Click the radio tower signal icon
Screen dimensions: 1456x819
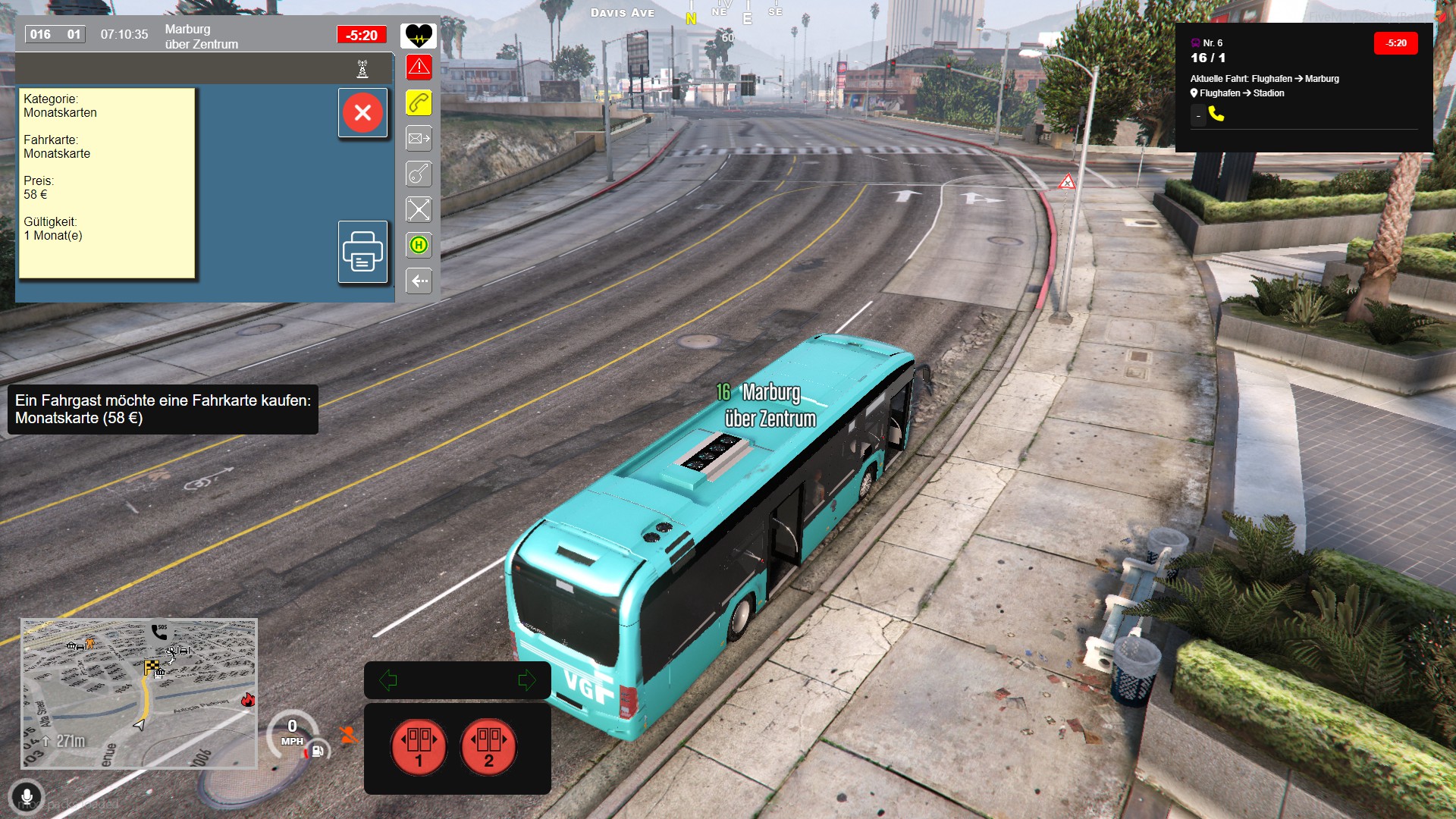[x=362, y=69]
